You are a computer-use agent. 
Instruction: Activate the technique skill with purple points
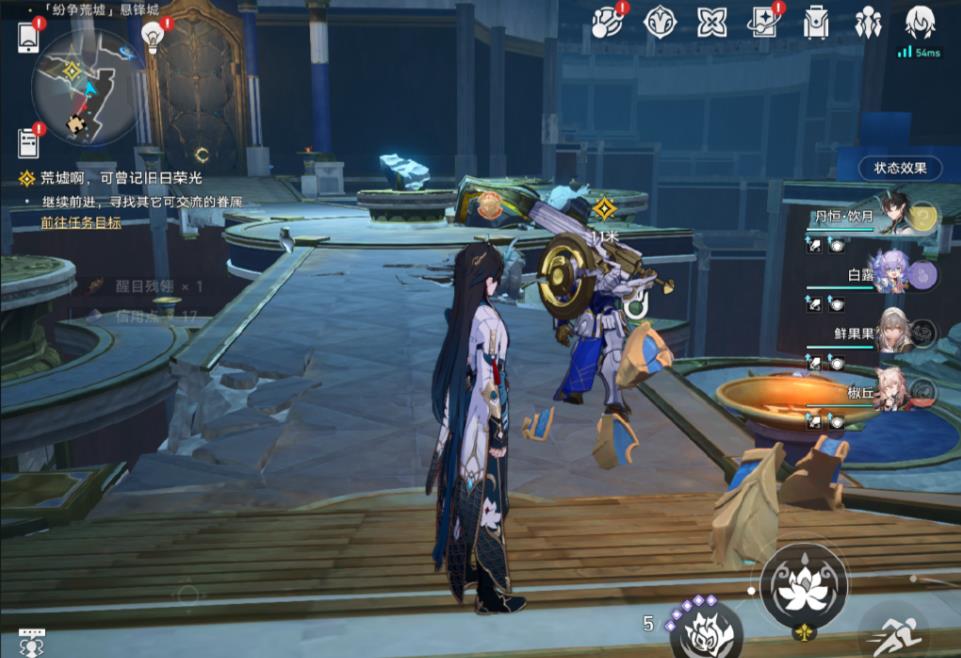(706, 630)
